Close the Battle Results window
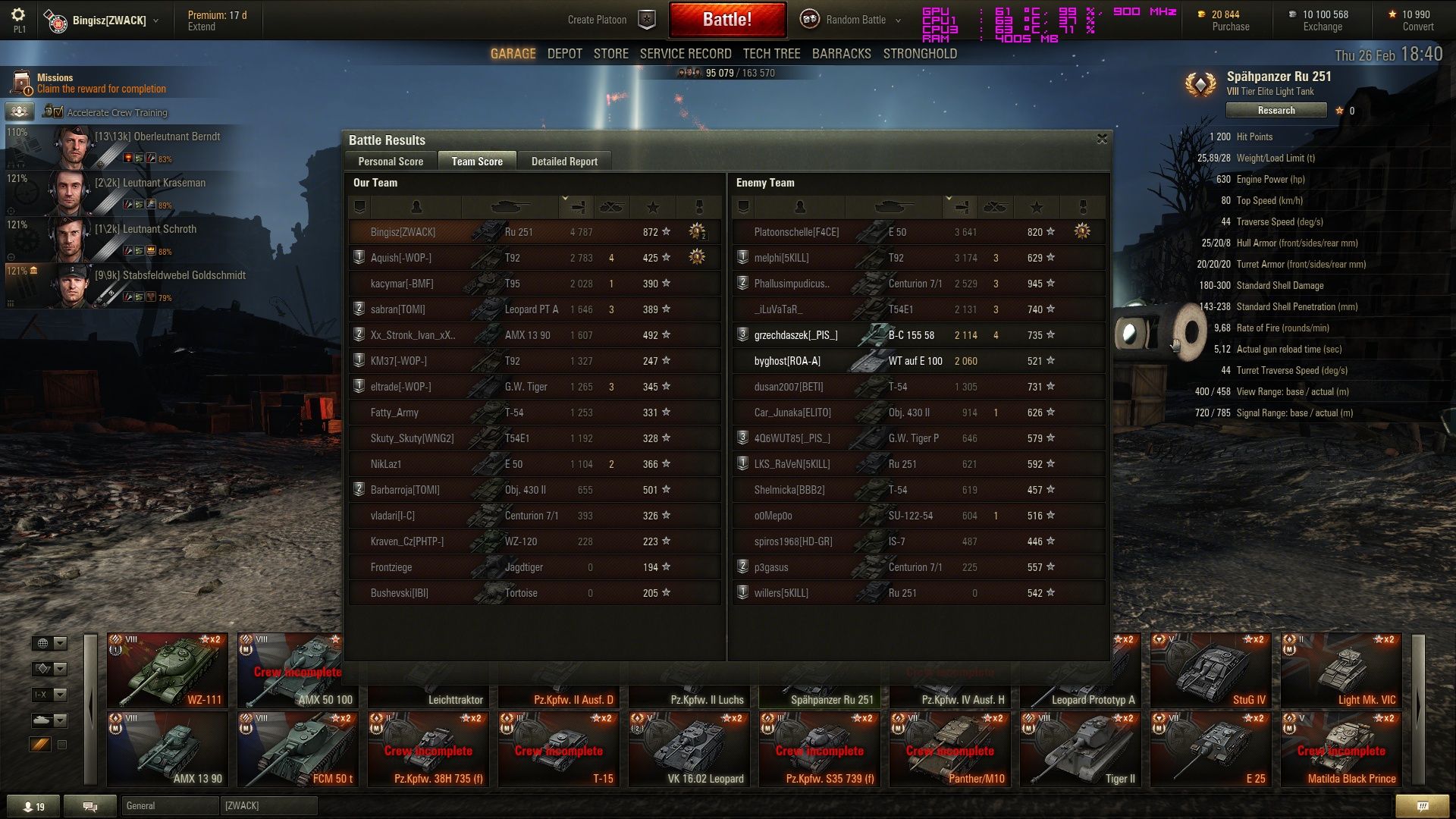Image resolution: width=1456 pixels, height=819 pixels. click(1102, 139)
